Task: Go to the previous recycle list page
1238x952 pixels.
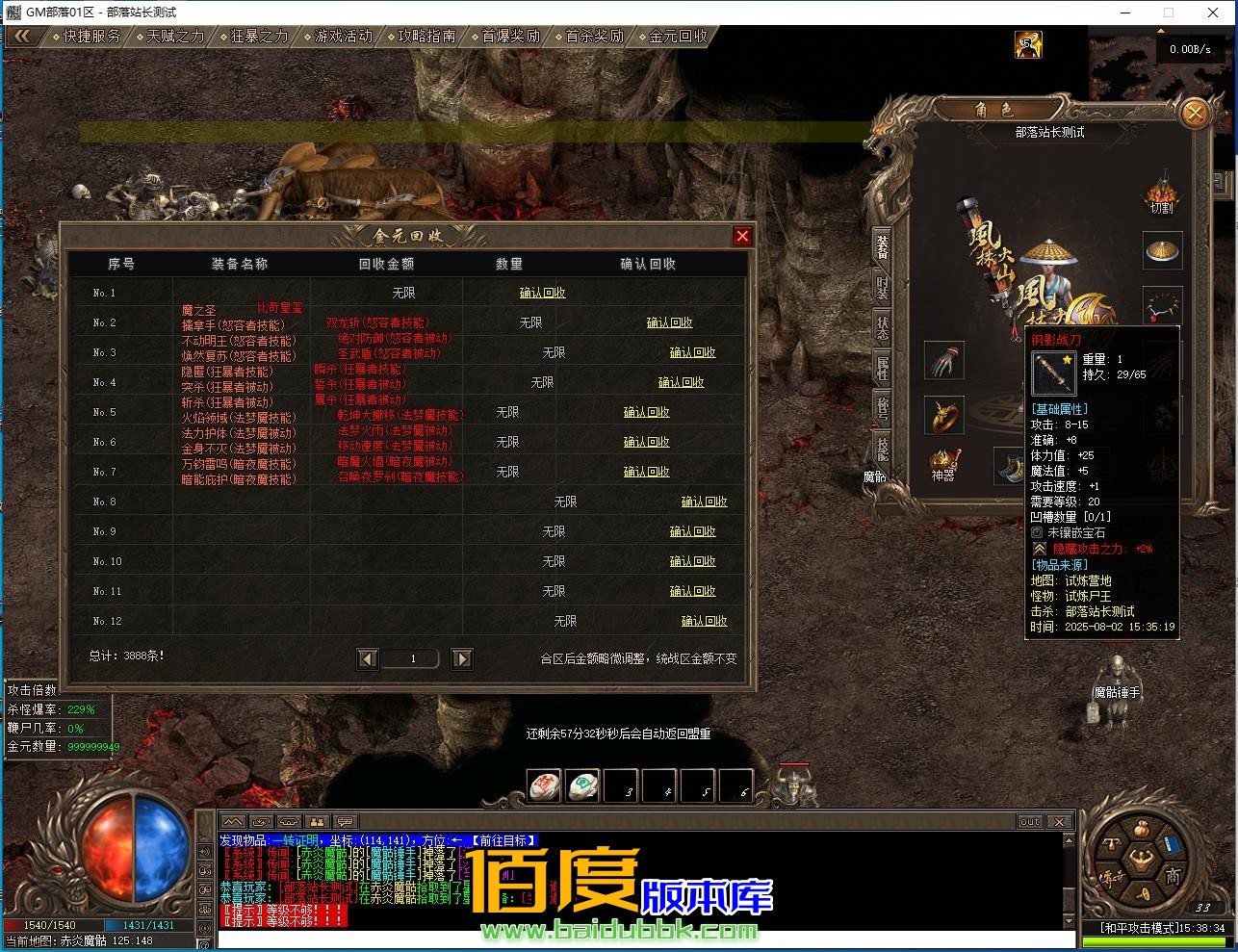Action: [367, 658]
